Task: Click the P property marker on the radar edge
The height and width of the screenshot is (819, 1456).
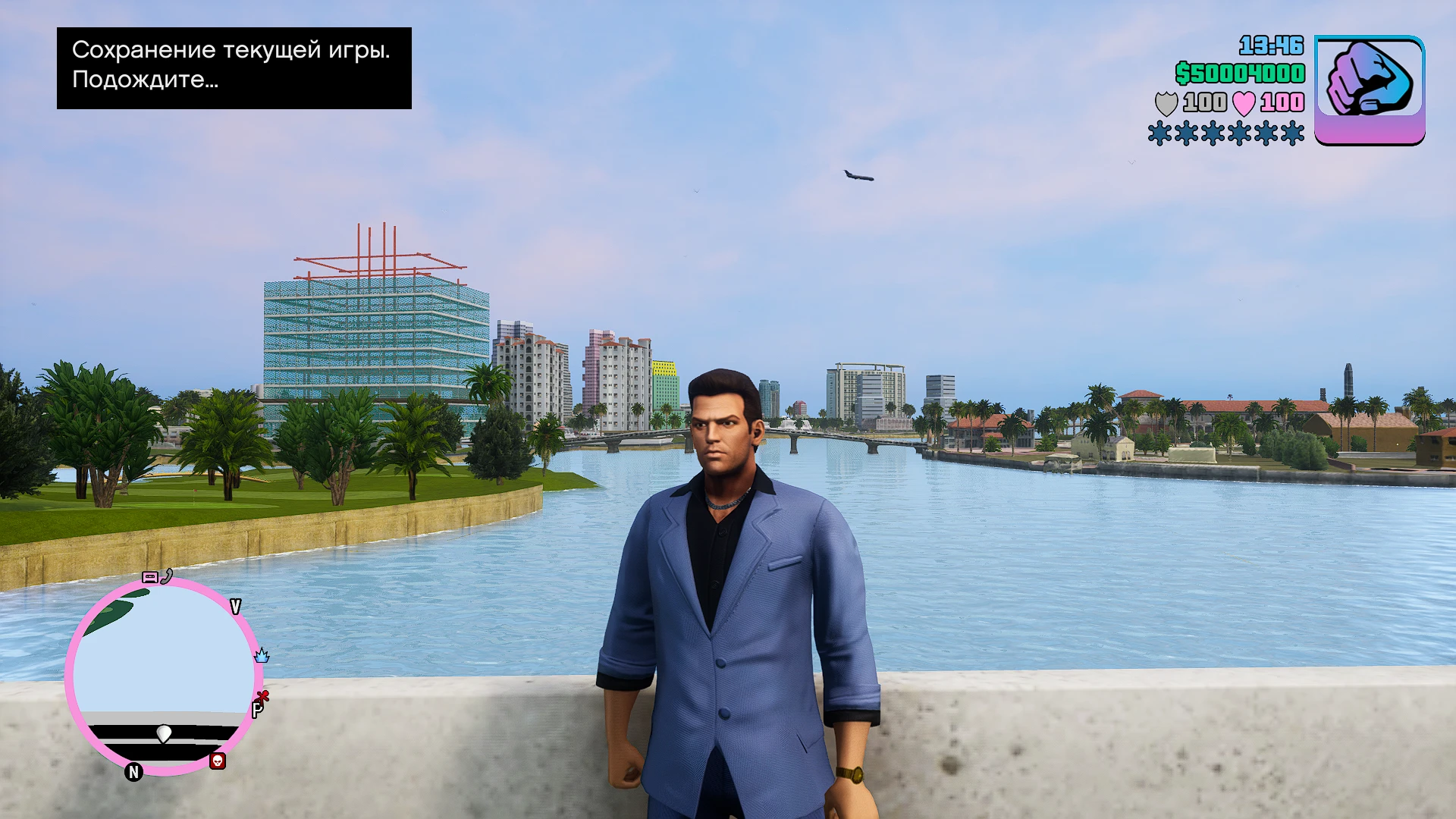Action: (x=258, y=711)
